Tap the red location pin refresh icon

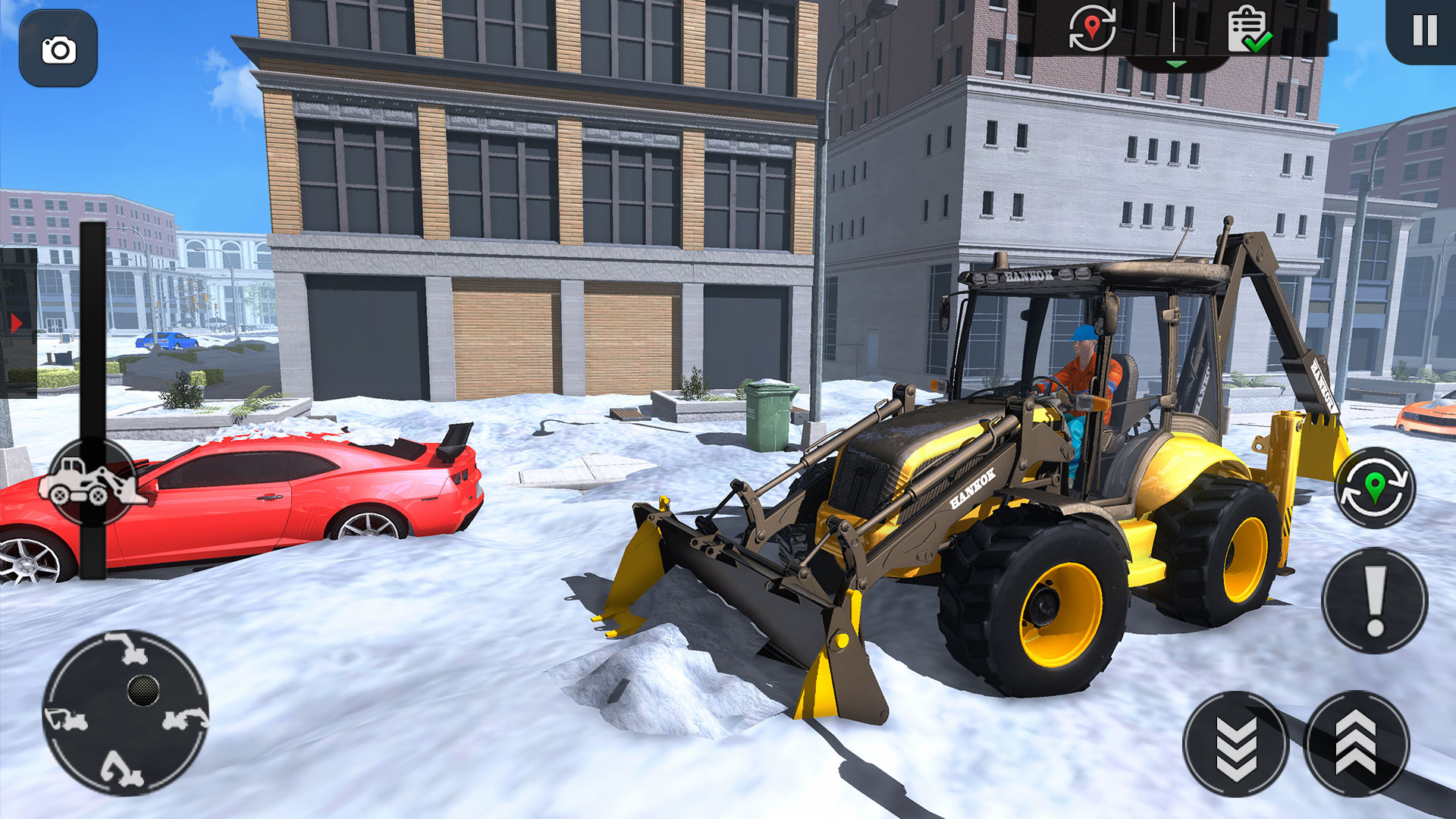pos(1092,29)
